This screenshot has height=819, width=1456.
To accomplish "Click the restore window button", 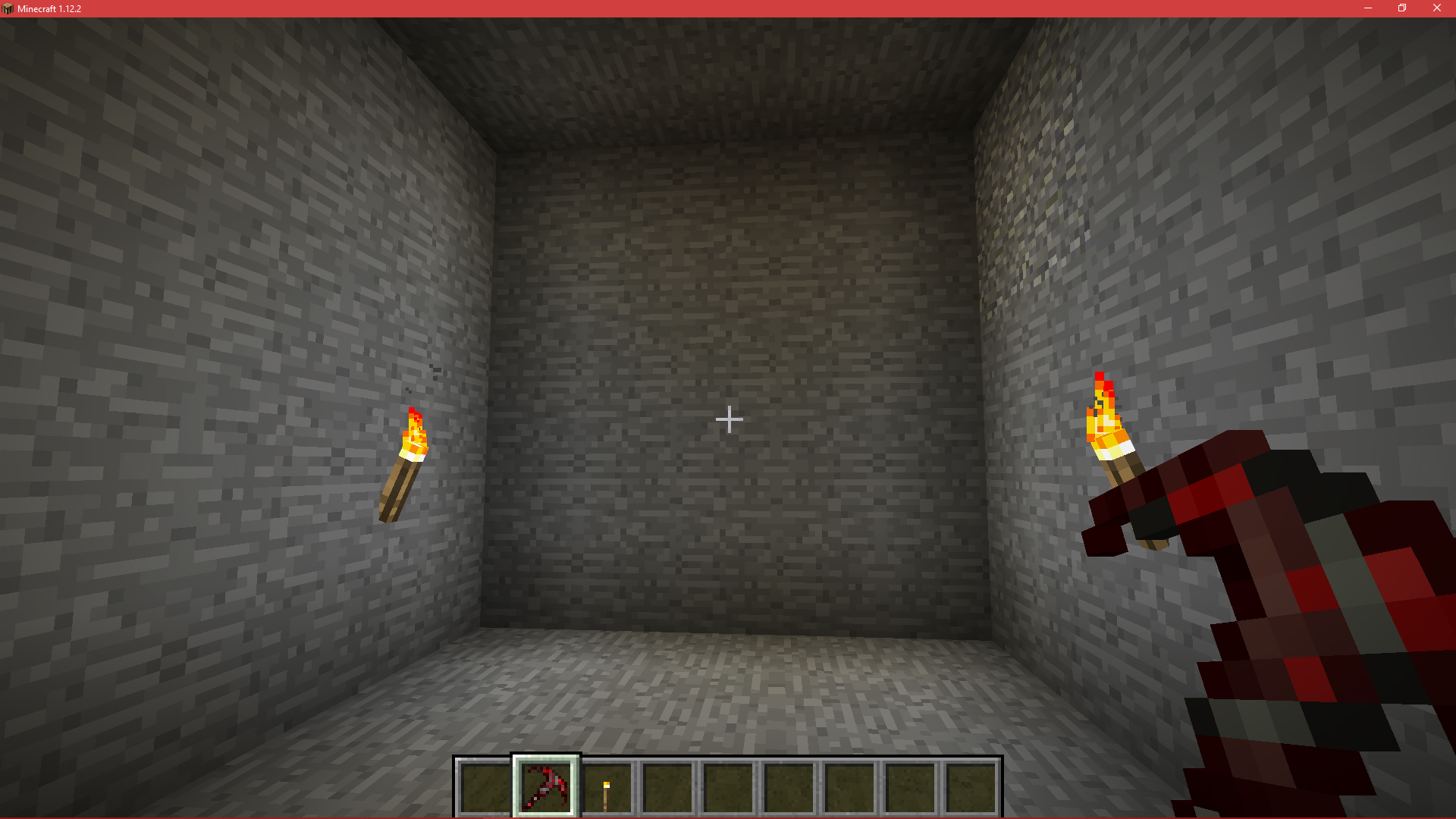I will coord(1401,8).
